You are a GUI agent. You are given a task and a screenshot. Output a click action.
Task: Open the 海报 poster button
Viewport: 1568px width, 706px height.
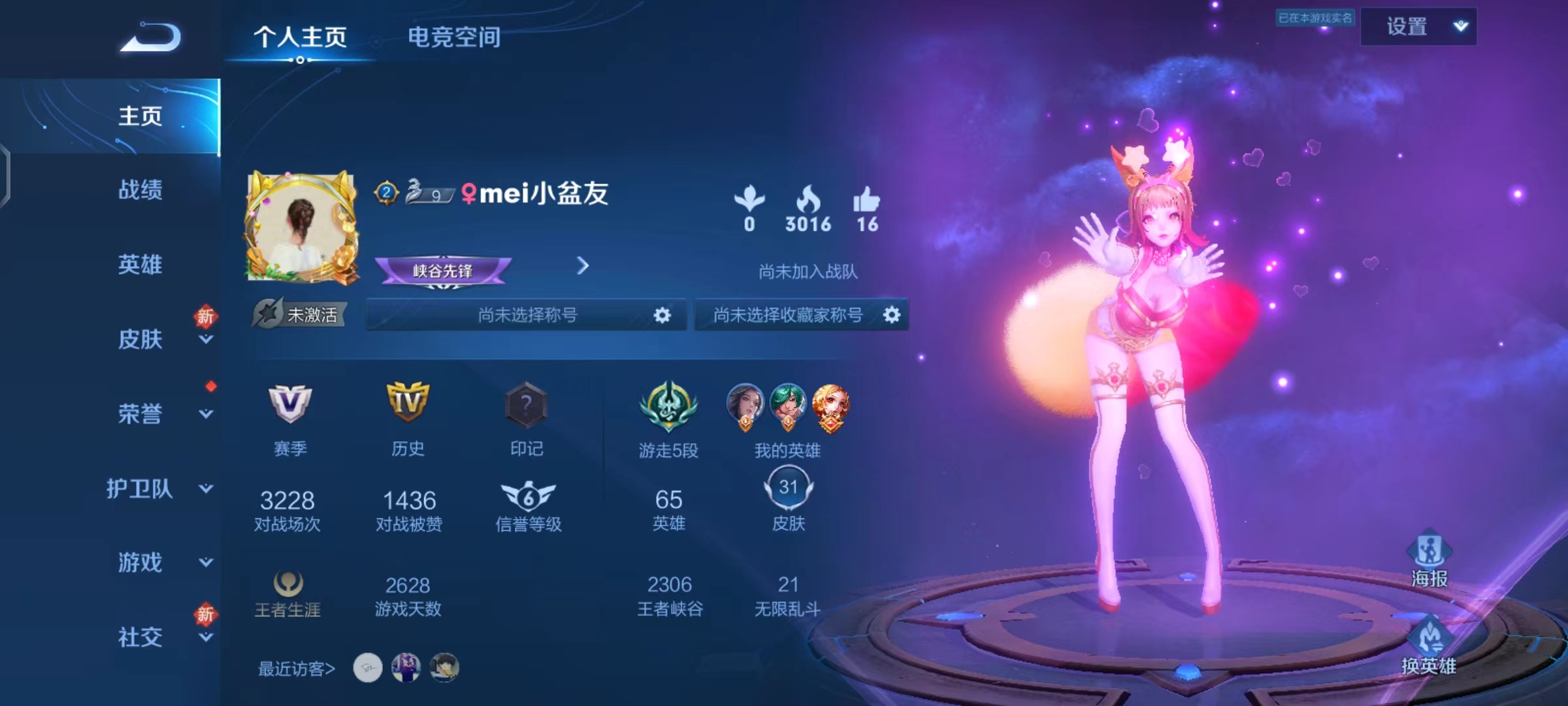[1429, 560]
